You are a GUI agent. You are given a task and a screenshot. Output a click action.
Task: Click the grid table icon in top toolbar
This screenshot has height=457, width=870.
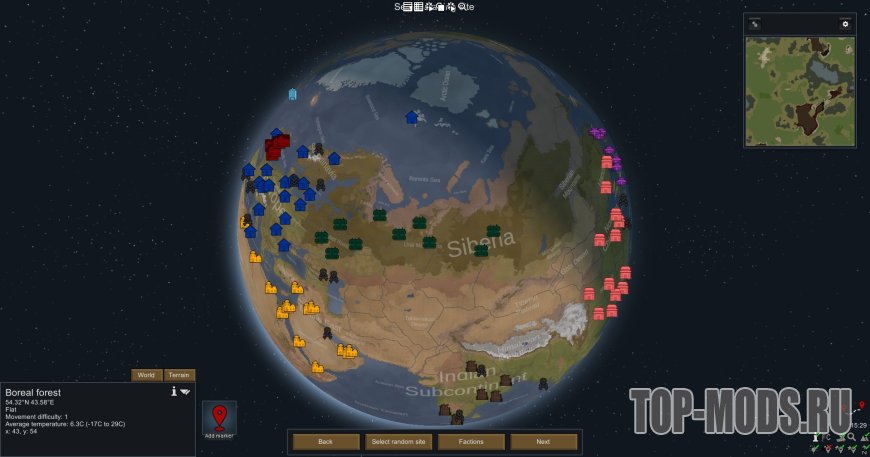[419, 7]
